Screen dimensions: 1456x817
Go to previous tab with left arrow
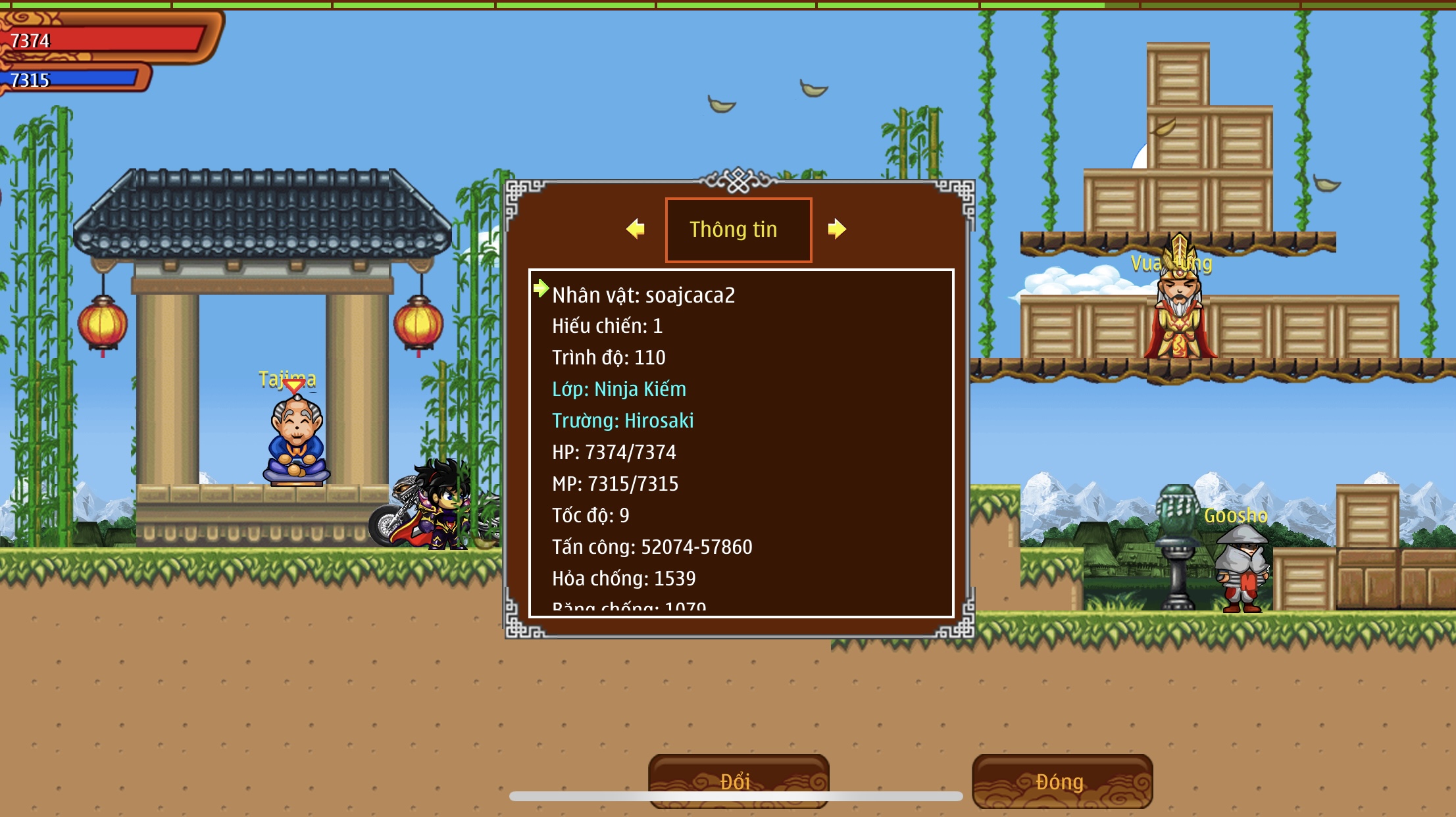pos(636,229)
